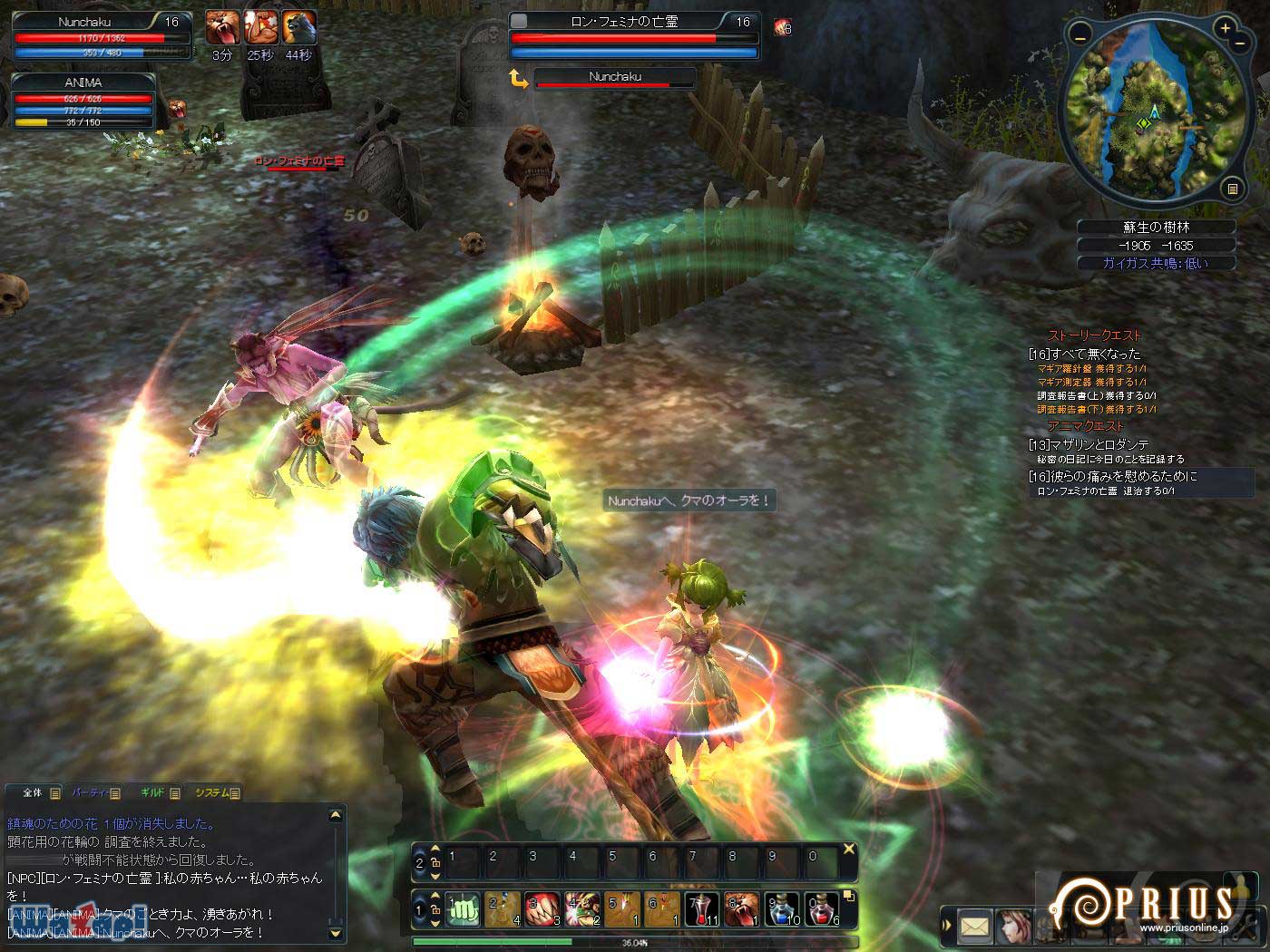Screen dimensions: 1270x952
Task: Open the minimap's list menu button
Action: point(1231,189)
